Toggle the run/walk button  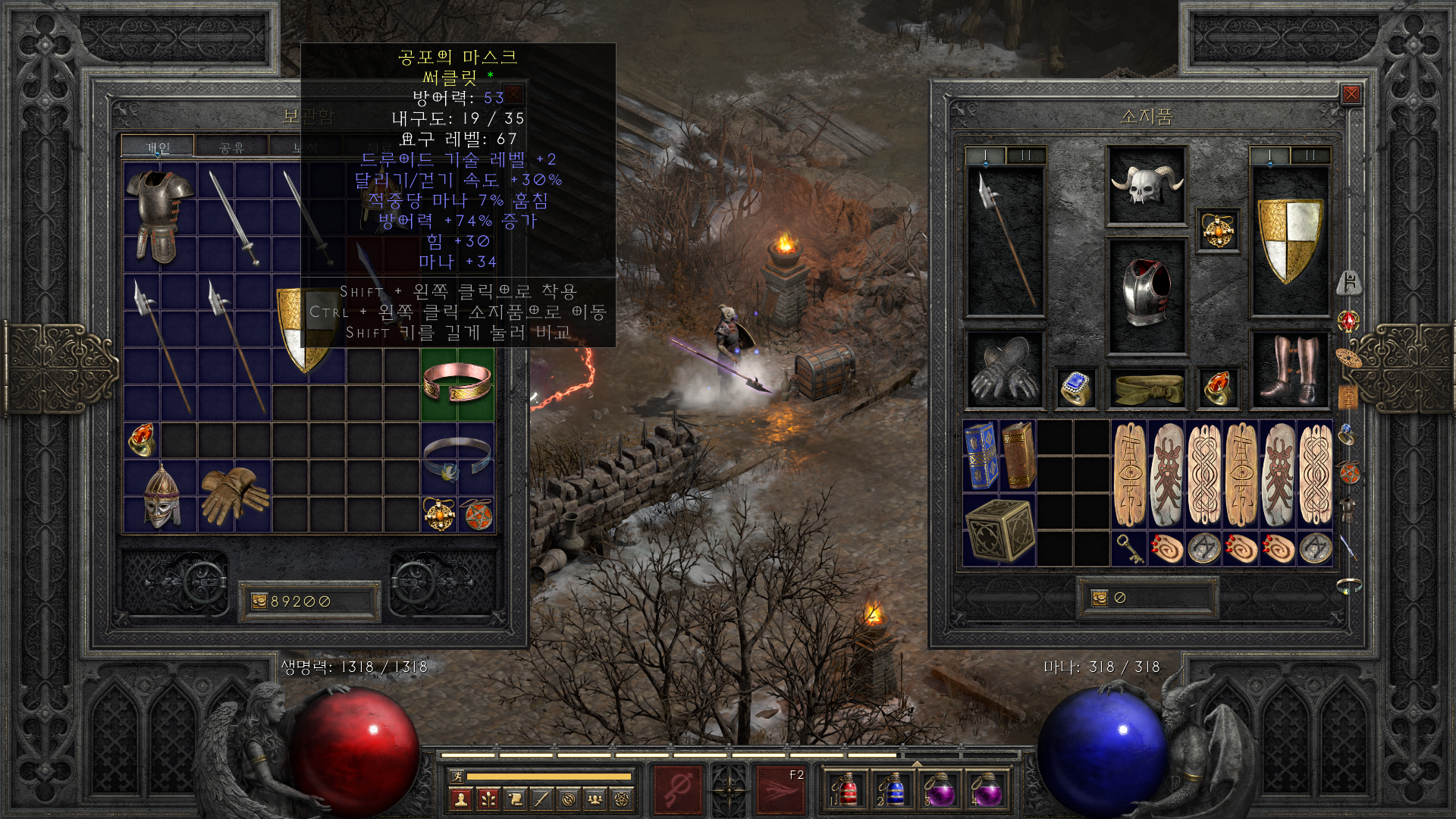click(x=457, y=776)
